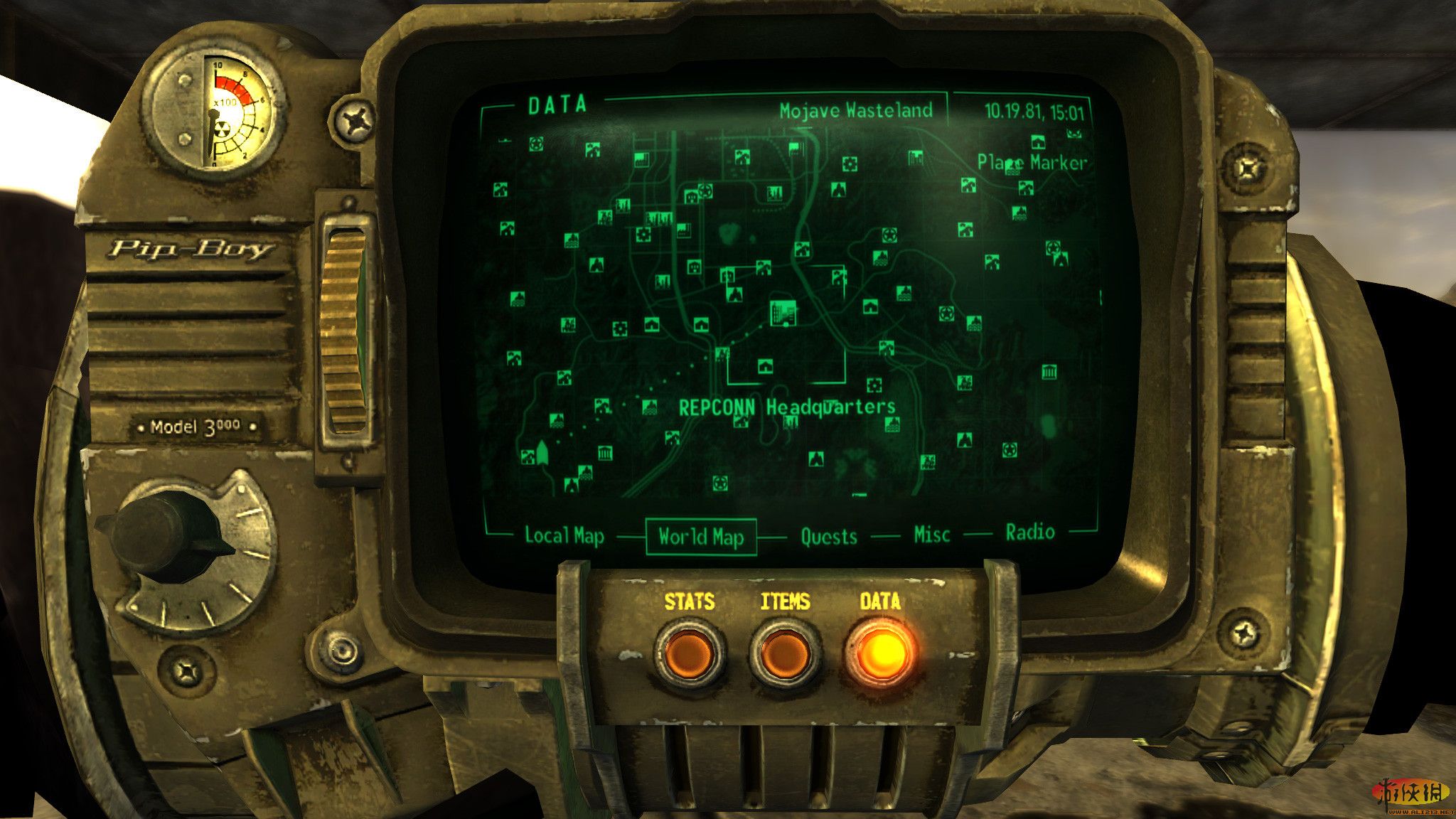Click the player position arrow marker
The image size is (1456, 819).
tap(543, 452)
